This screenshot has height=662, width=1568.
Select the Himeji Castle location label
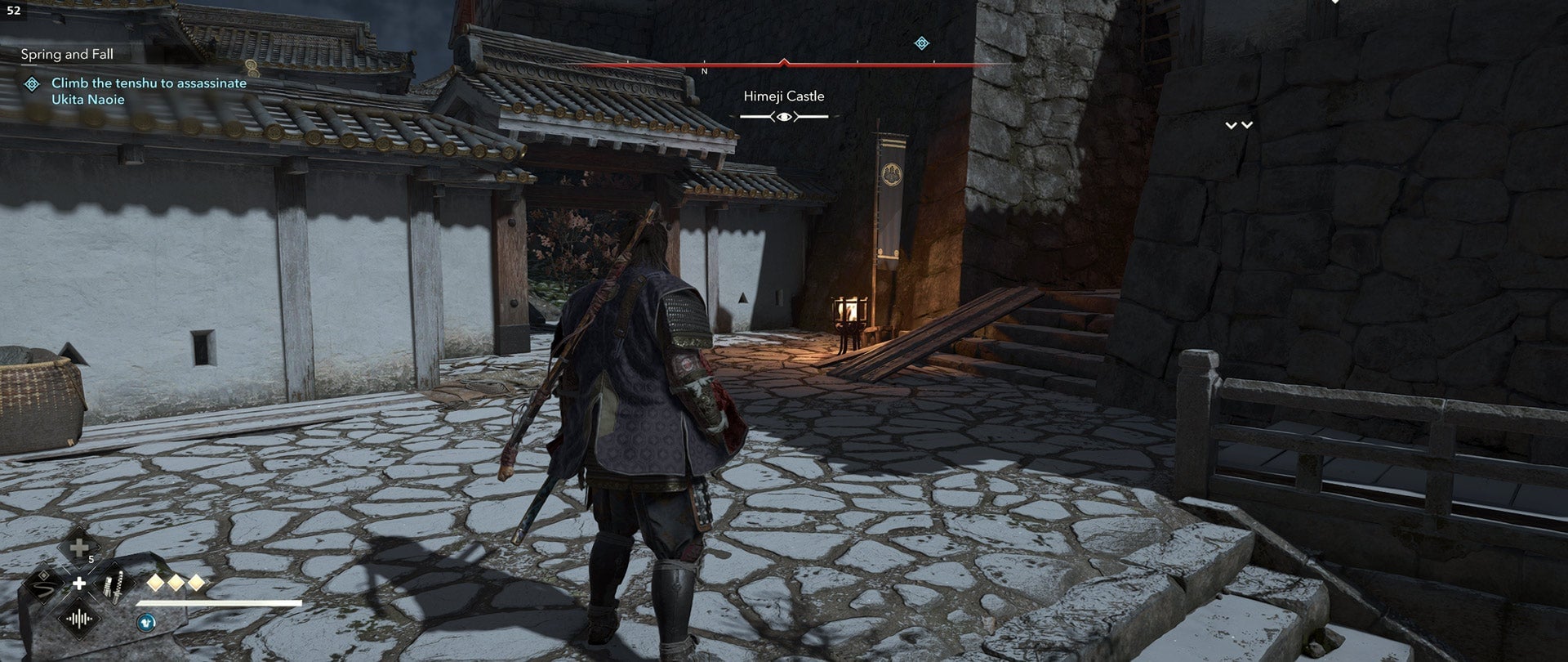(x=783, y=96)
